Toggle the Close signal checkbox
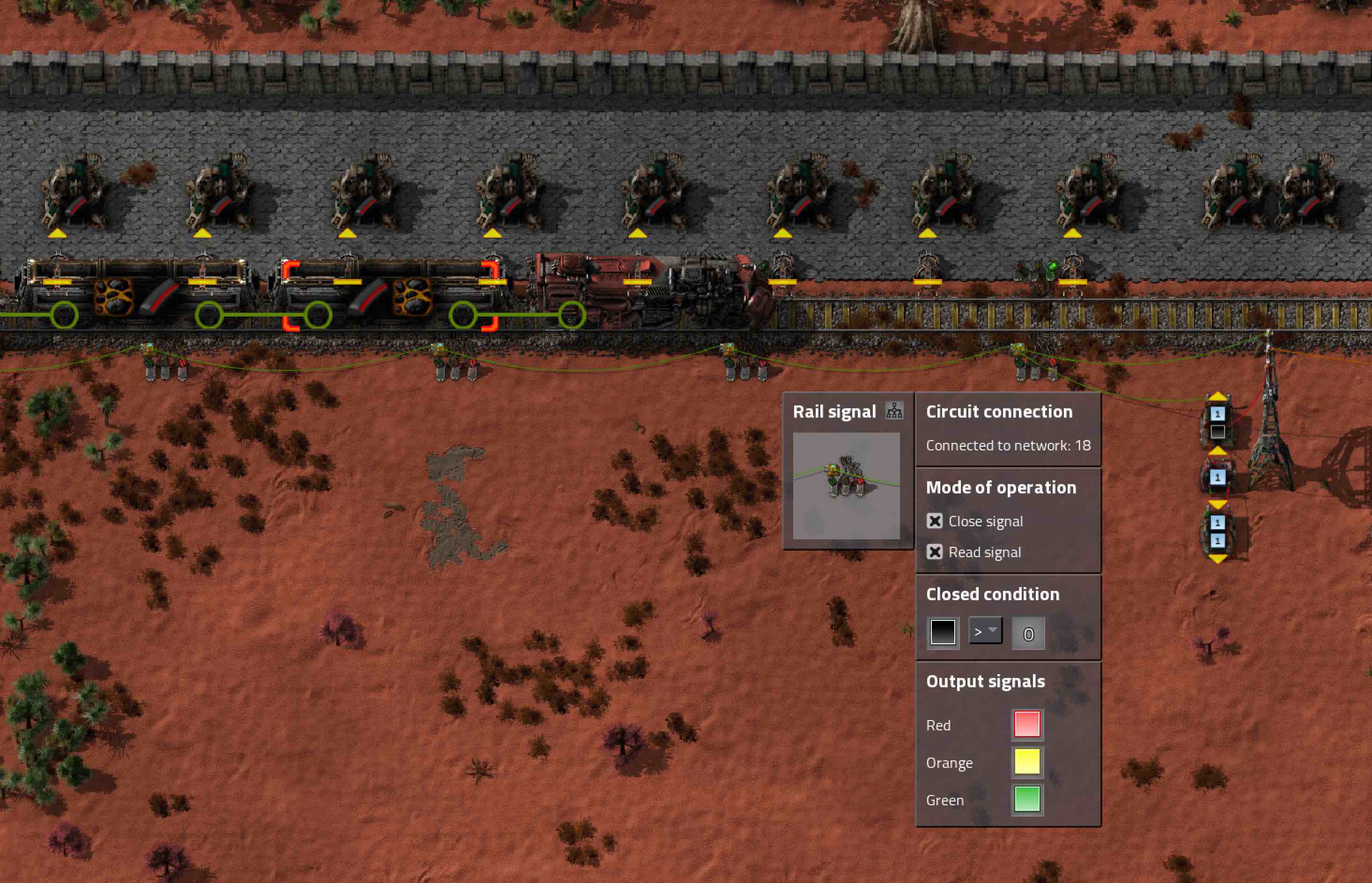Image resolution: width=1372 pixels, height=883 pixels. (935, 521)
